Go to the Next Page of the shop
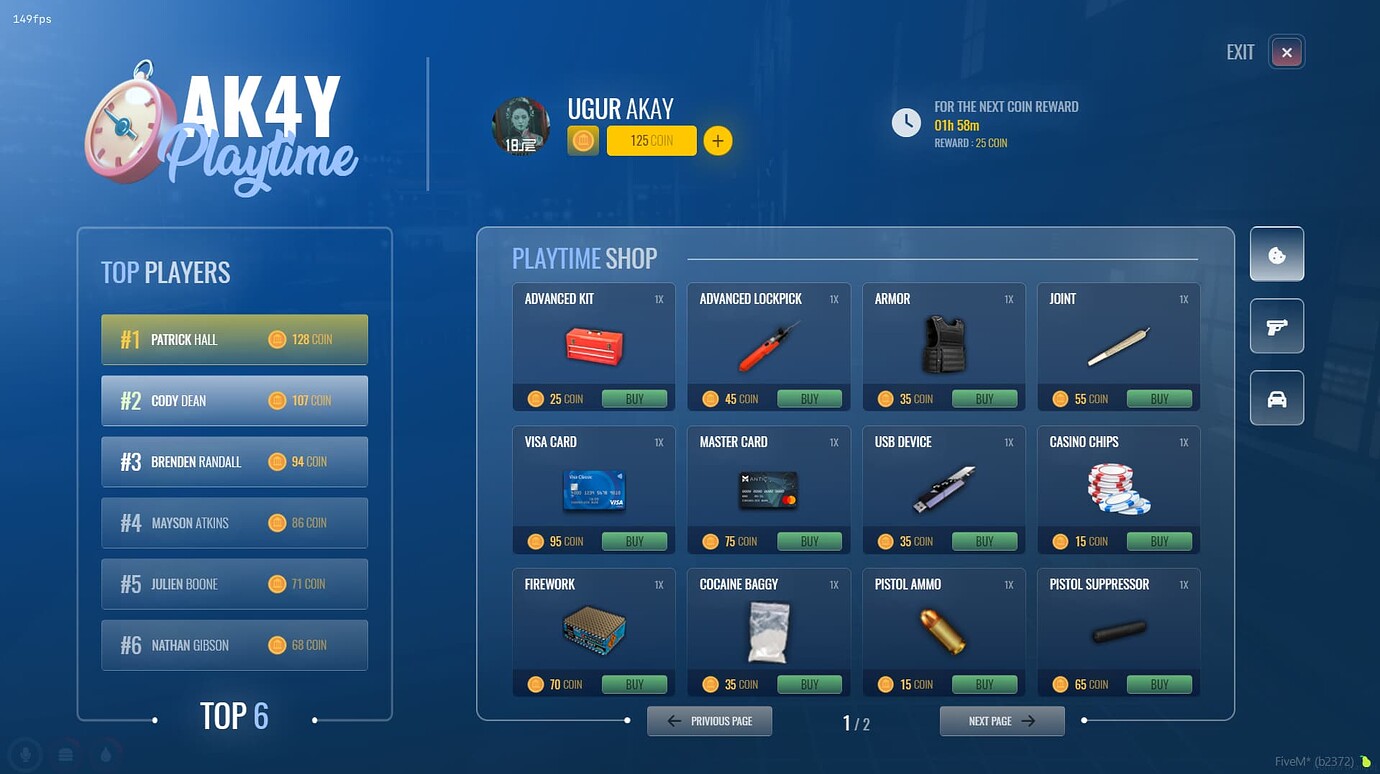Viewport: 1380px width, 774px height. [x=1001, y=720]
